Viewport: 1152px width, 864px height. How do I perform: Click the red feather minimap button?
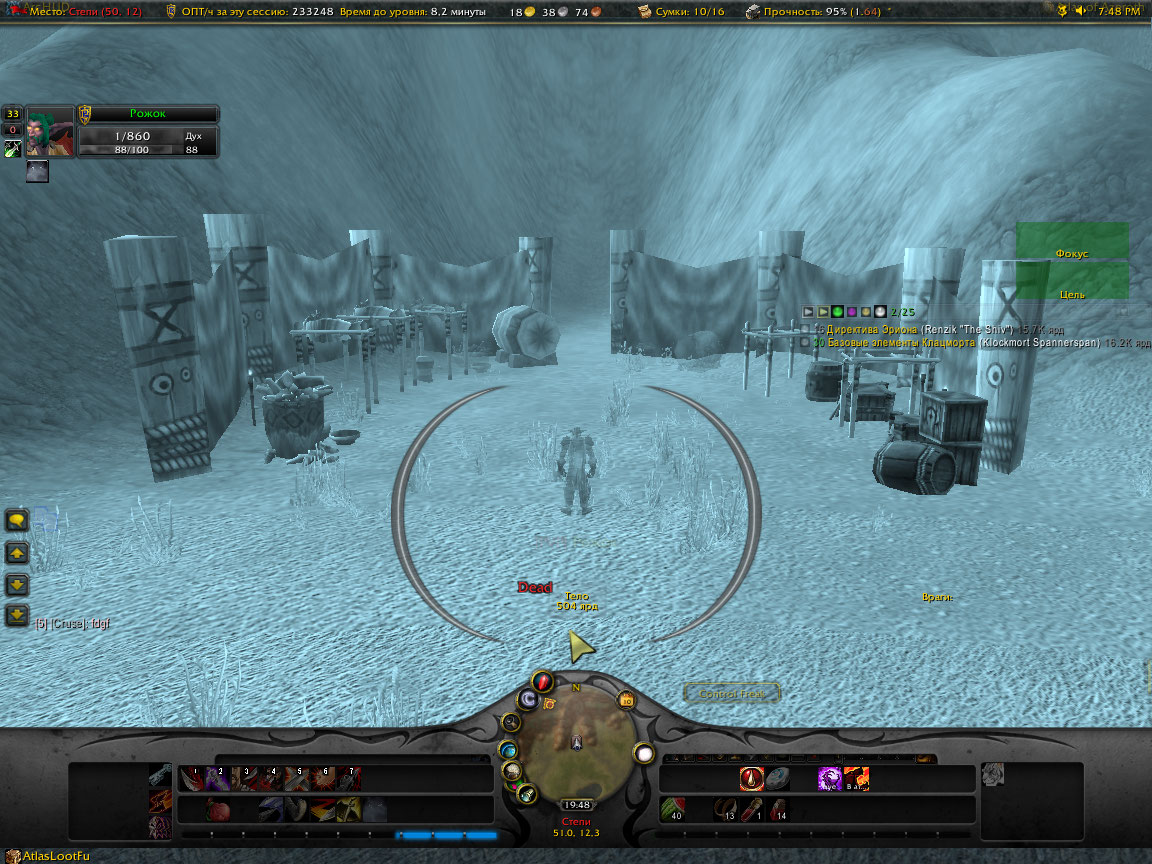coord(542,683)
